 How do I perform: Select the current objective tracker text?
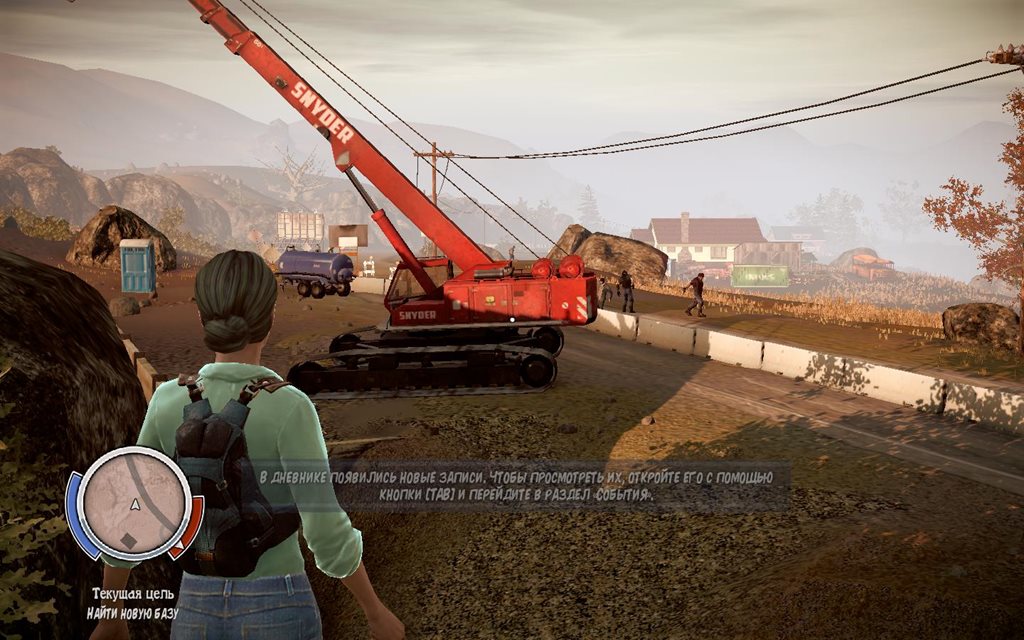click(x=132, y=603)
